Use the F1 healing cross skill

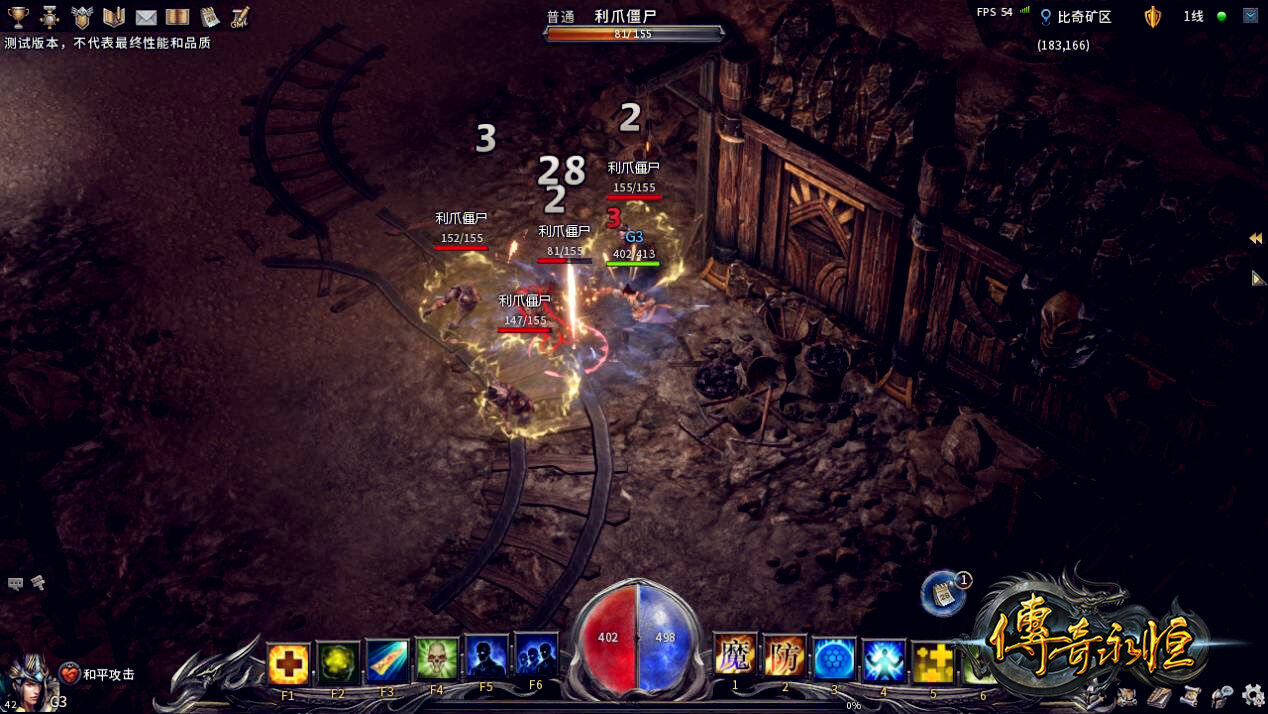288,662
